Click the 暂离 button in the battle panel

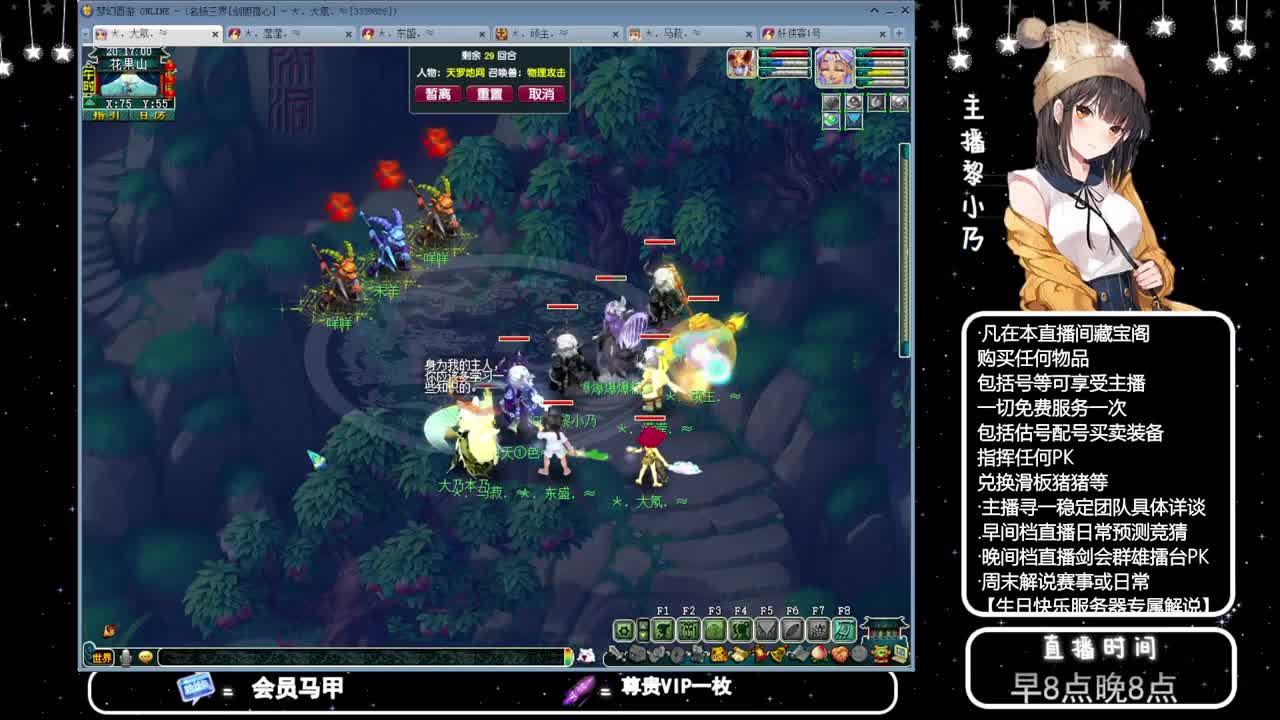click(437, 92)
